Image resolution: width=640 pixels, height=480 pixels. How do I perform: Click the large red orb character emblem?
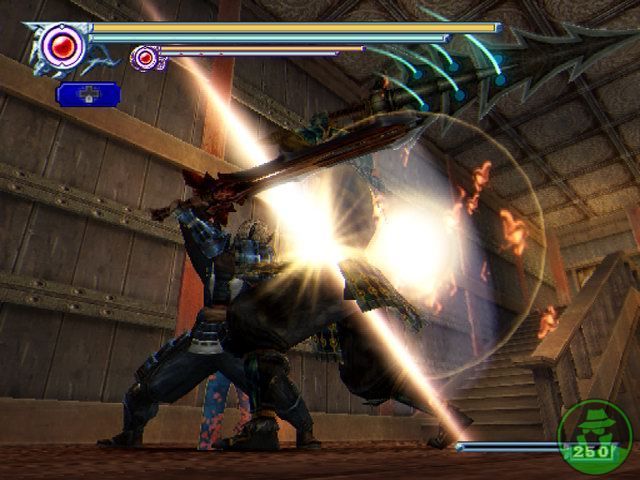click(62, 45)
